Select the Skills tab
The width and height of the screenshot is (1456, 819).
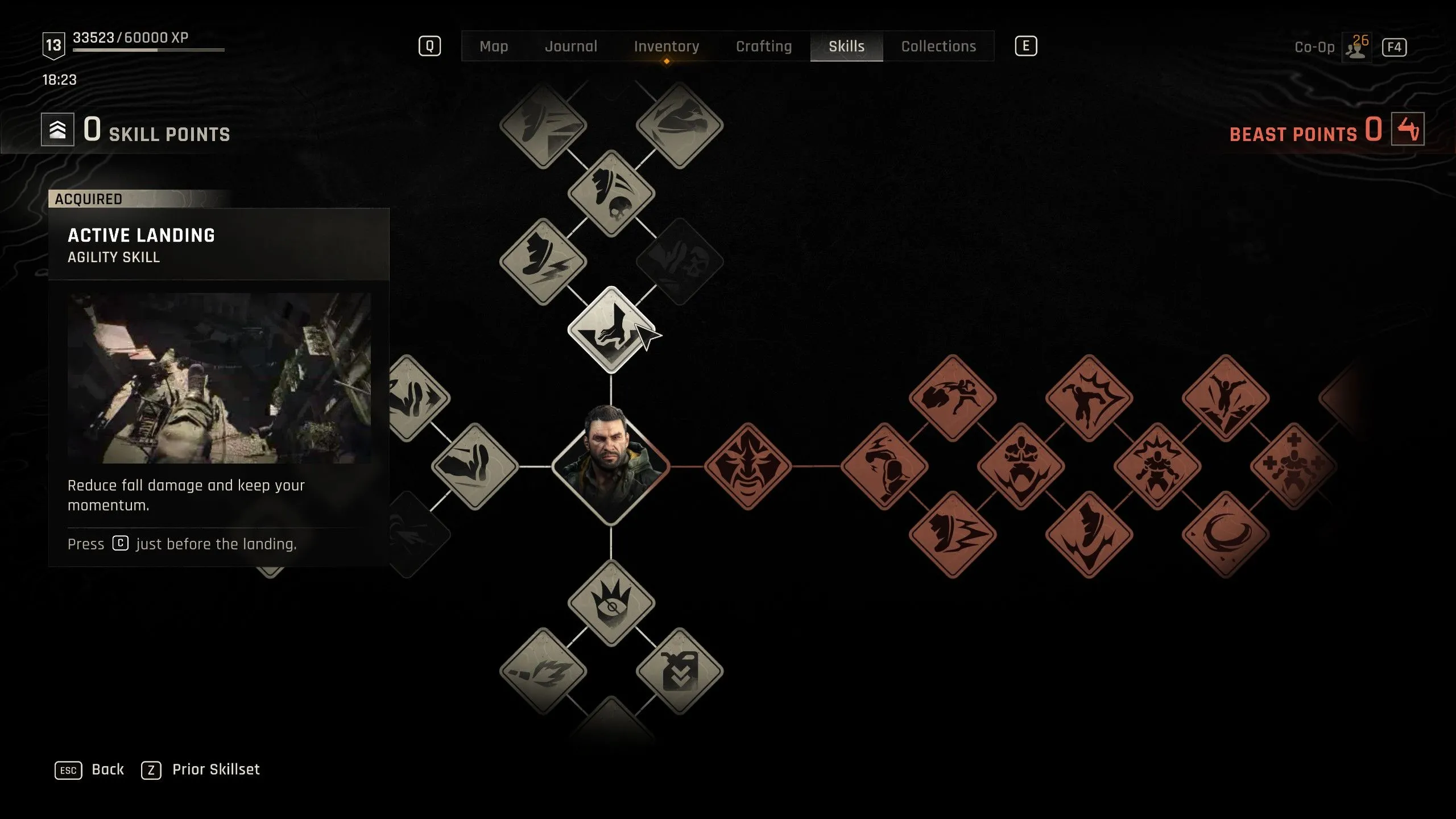(x=846, y=46)
